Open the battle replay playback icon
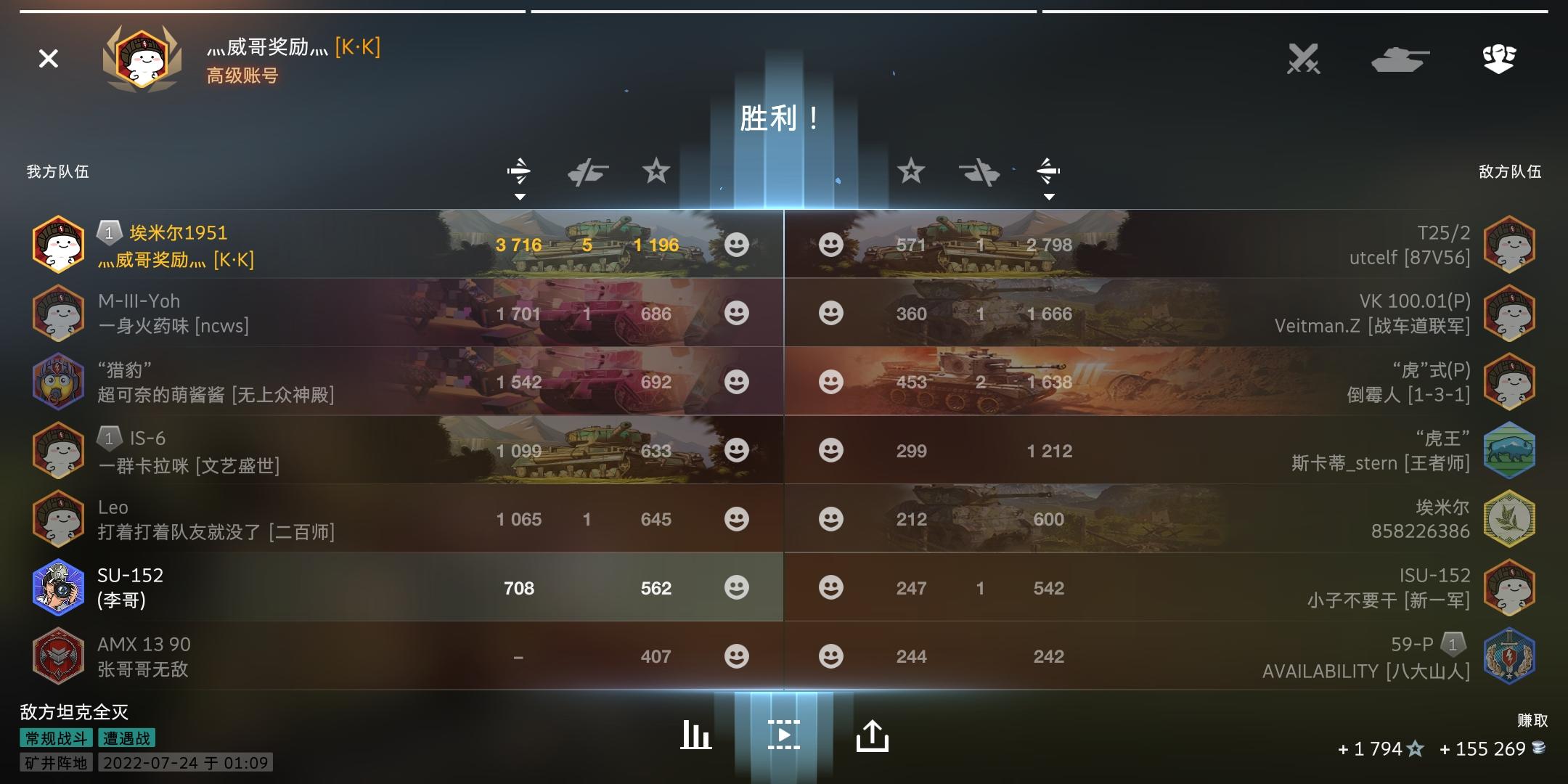Viewport: 1568px width, 784px height. [784, 735]
